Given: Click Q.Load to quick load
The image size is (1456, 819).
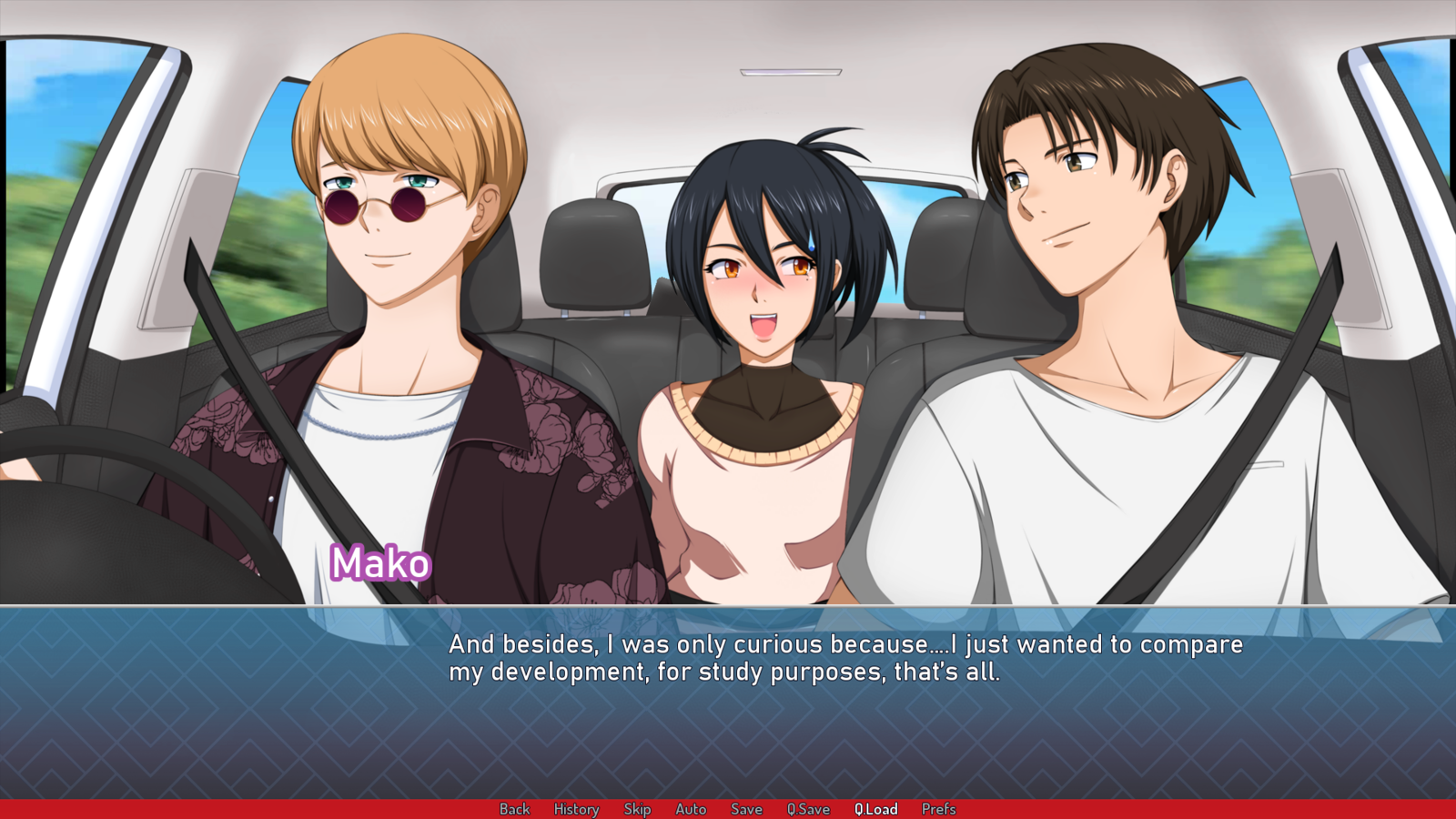Looking at the screenshot, I should tap(875, 809).
